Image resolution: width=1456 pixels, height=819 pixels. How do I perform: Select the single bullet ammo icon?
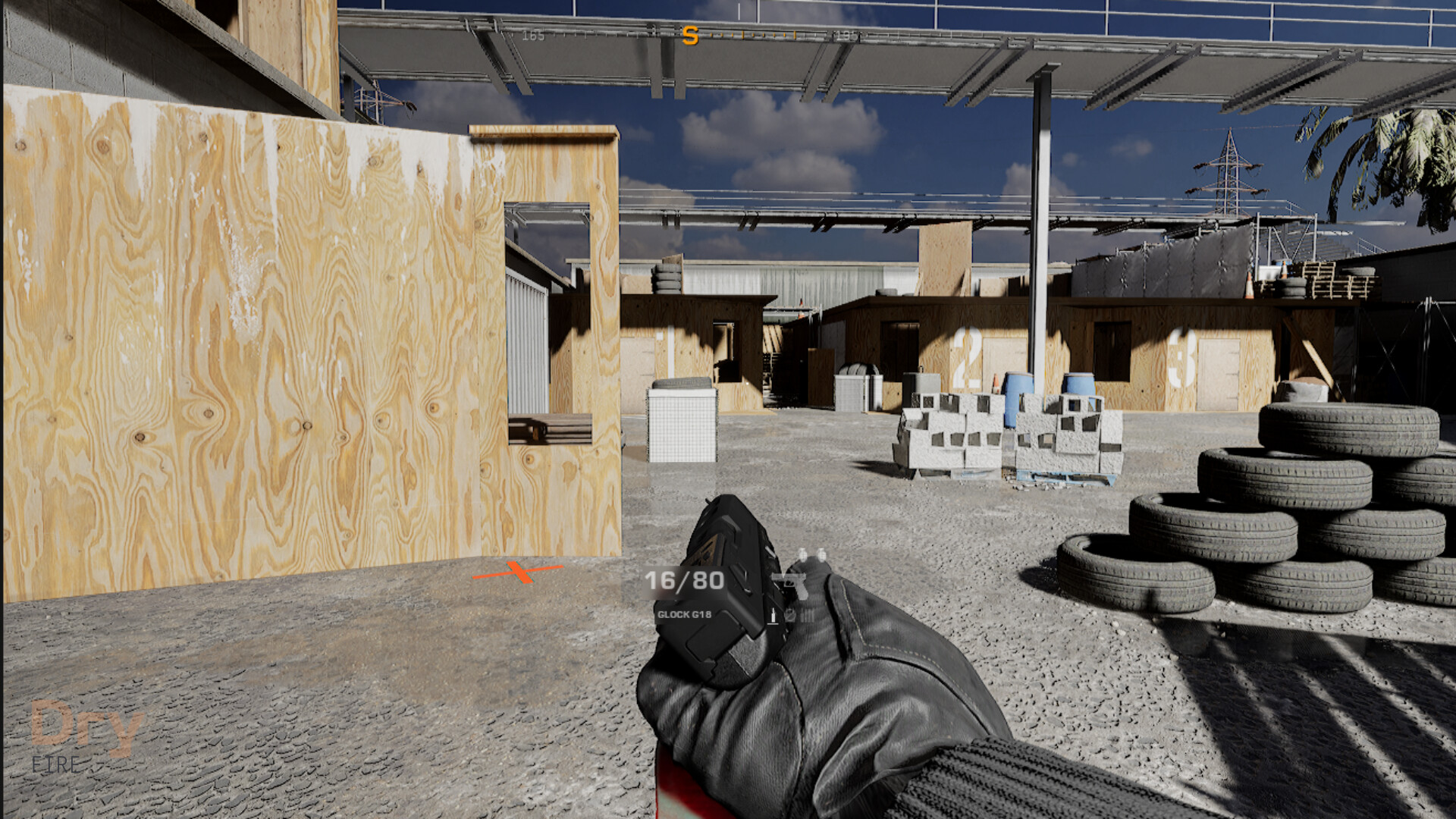coord(773,617)
